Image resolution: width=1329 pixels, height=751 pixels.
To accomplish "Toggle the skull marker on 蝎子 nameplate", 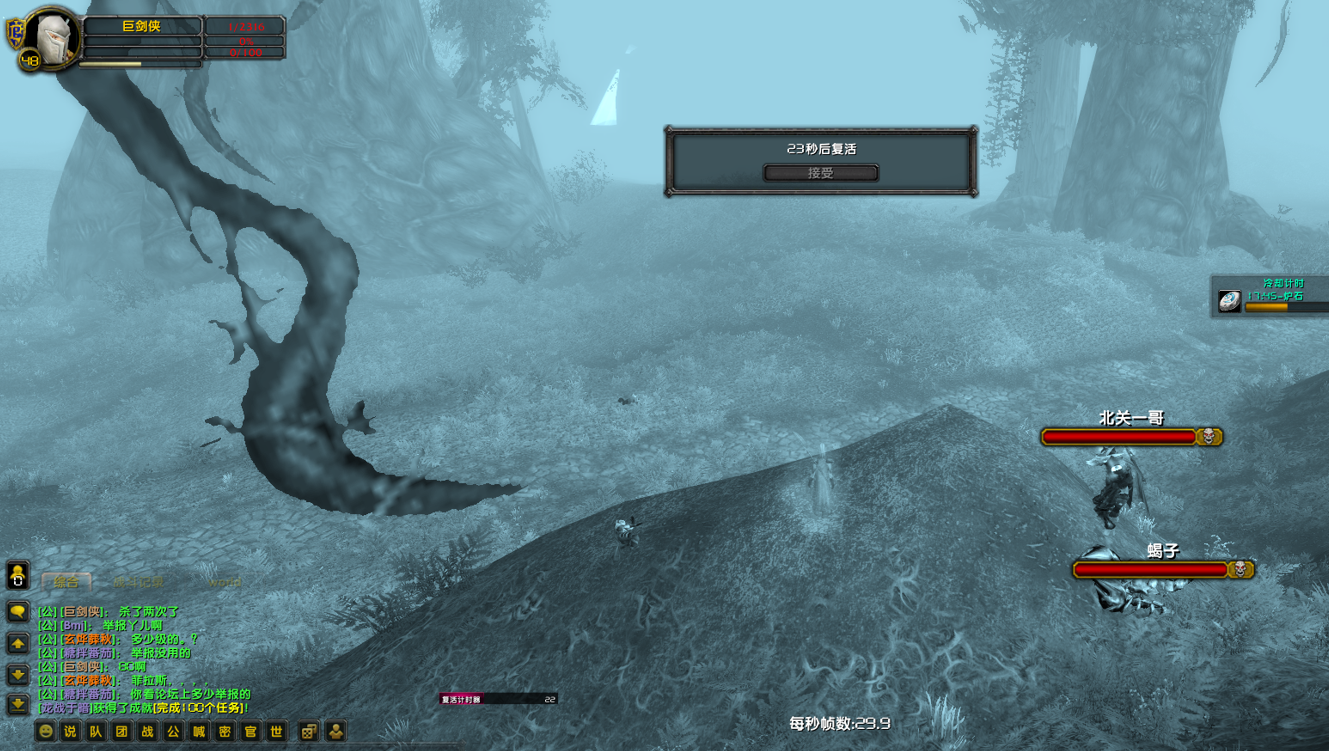I will point(1238,569).
